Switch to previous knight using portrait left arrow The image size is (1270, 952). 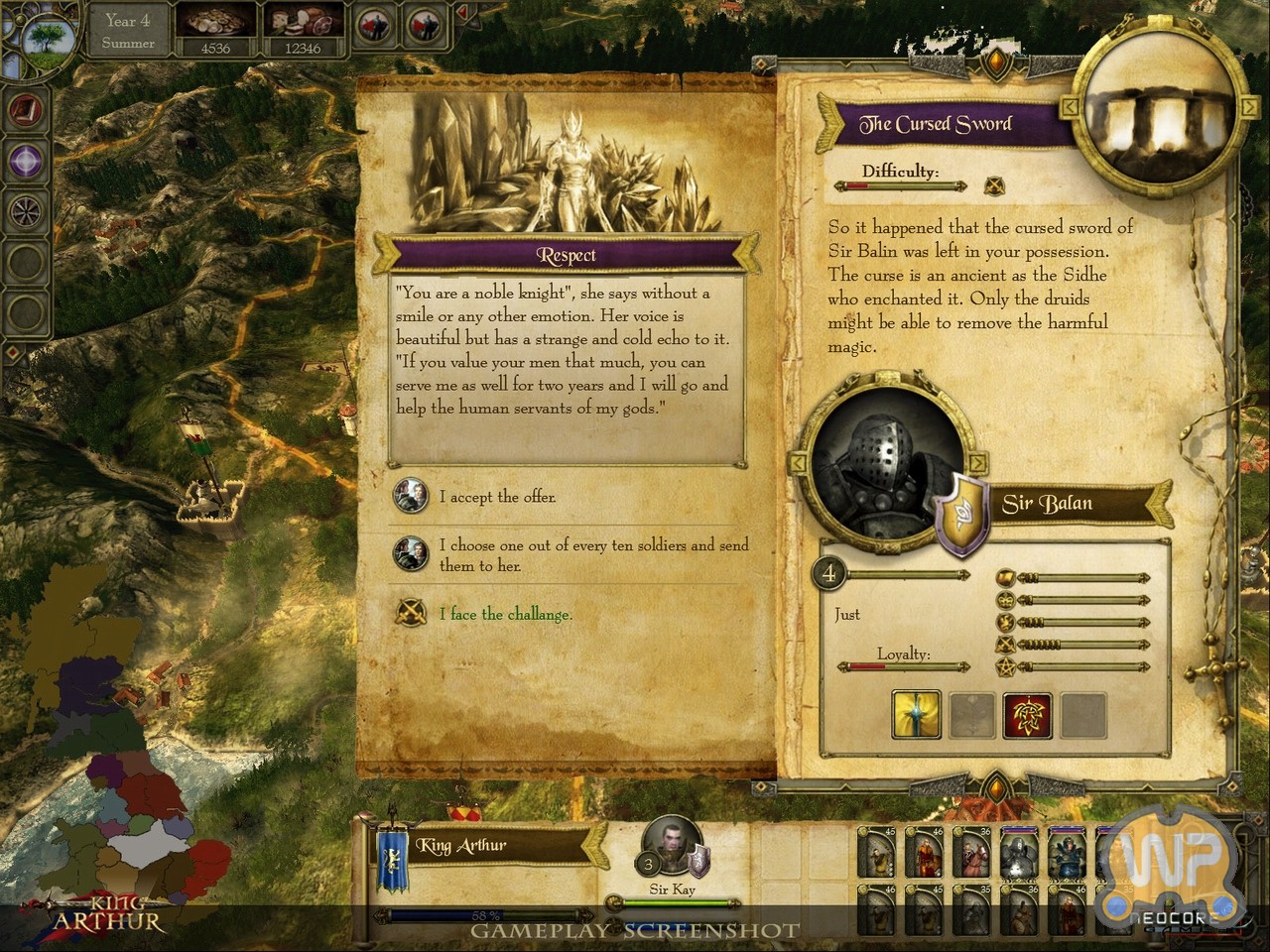coord(797,463)
